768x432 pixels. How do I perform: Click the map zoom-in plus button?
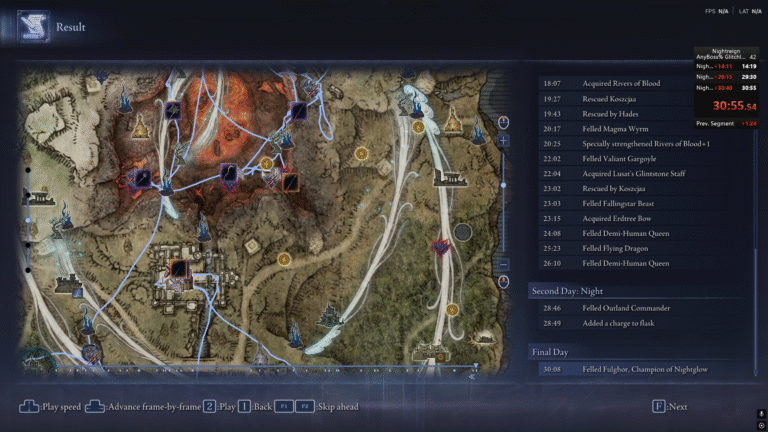tap(504, 141)
